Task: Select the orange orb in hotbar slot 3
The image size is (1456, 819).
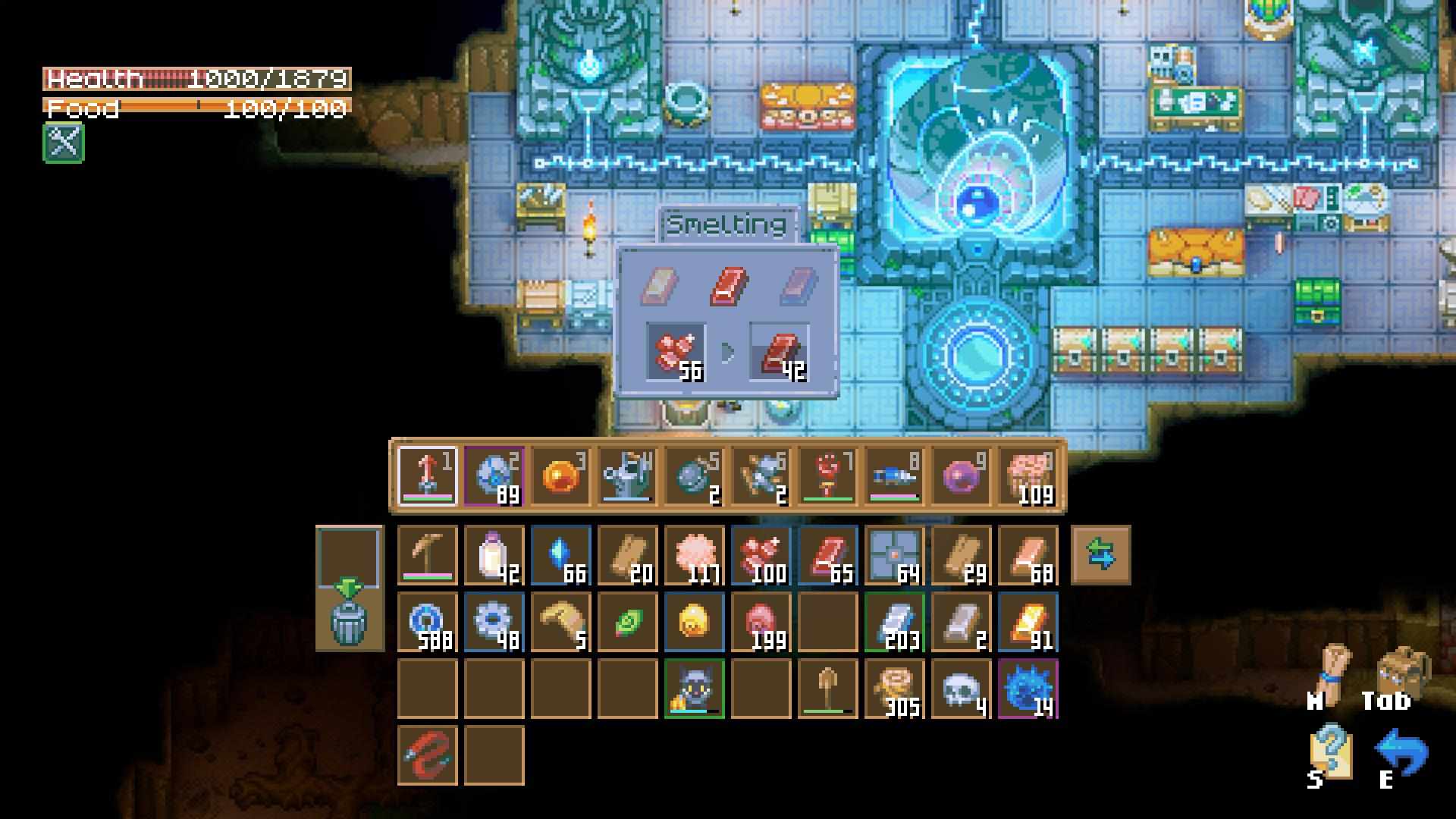Action: [x=561, y=476]
